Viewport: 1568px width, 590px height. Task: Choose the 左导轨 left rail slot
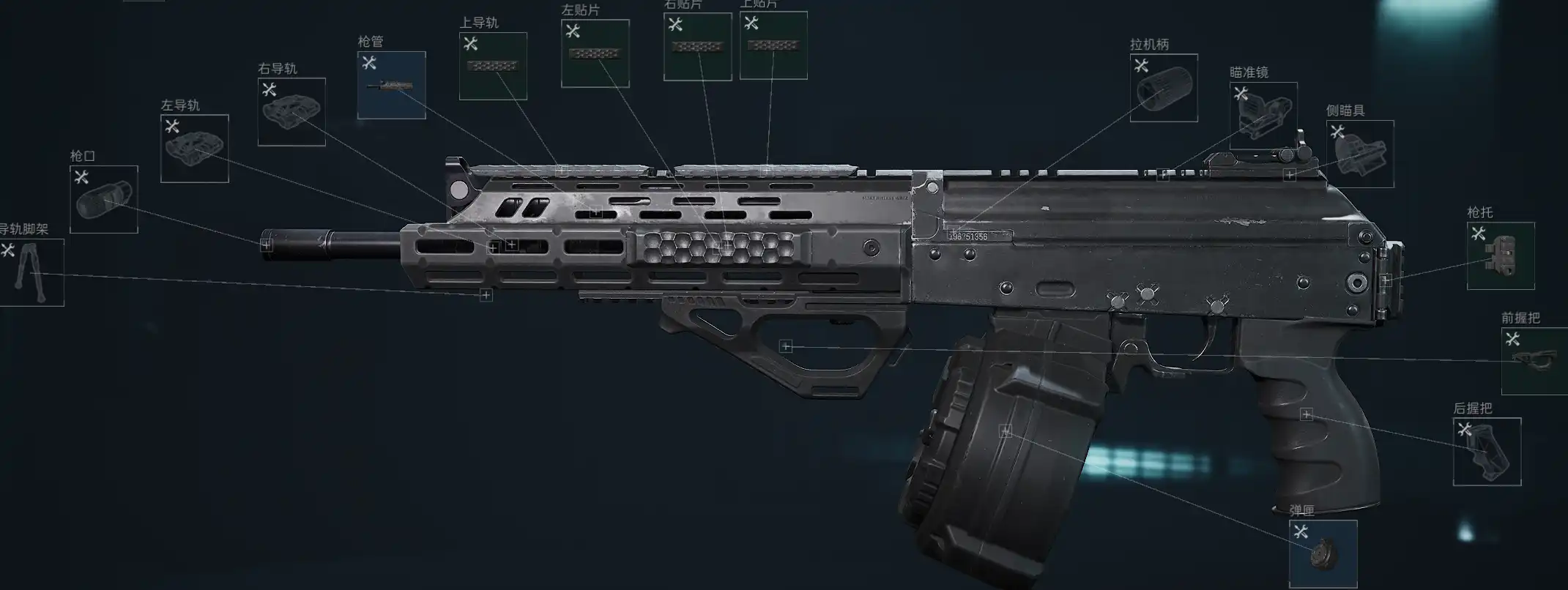tap(195, 149)
